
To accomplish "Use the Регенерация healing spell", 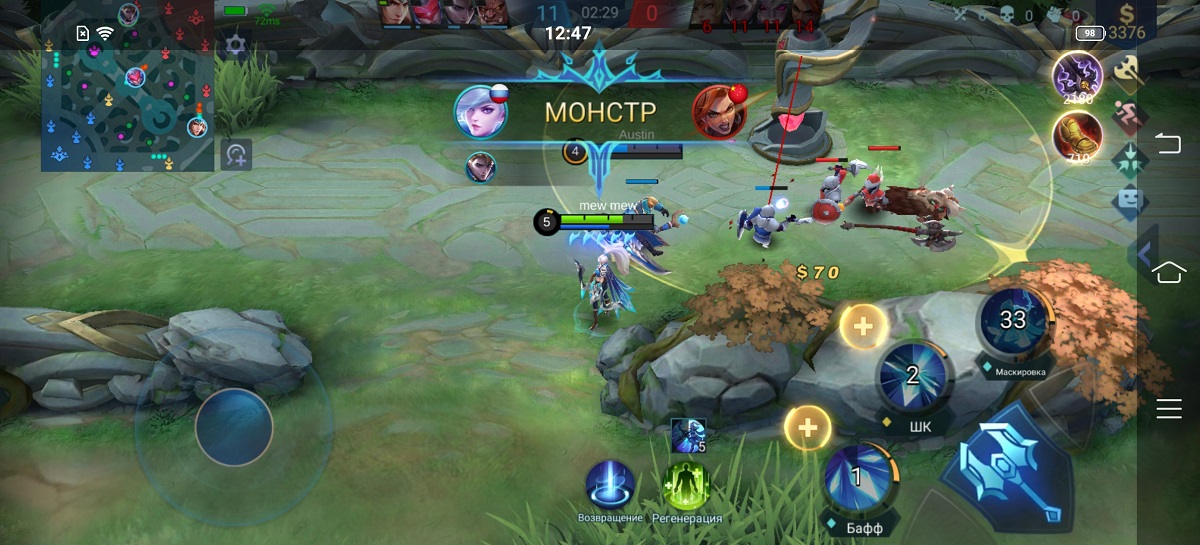I will [x=686, y=486].
